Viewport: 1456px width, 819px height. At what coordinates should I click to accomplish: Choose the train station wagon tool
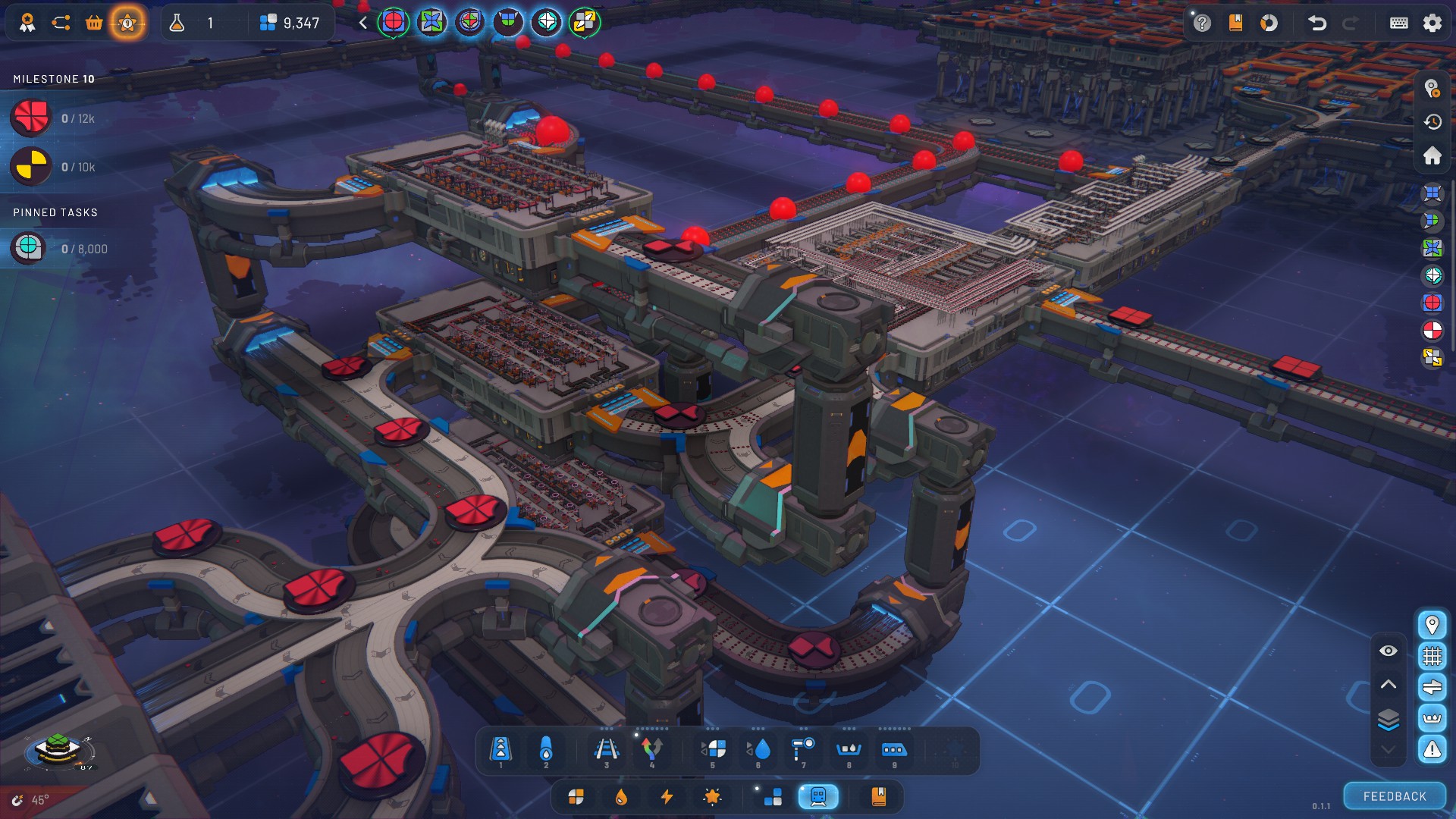pyautogui.click(x=893, y=750)
